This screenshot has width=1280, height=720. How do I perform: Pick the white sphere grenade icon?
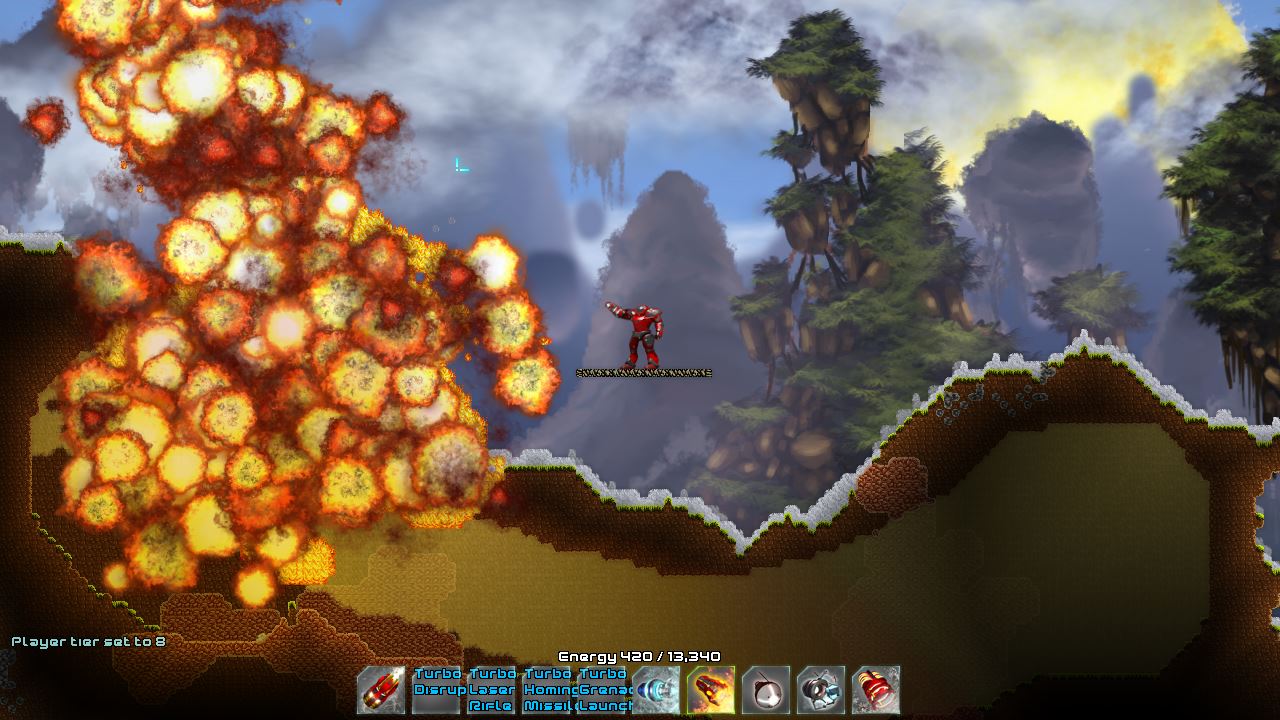(x=765, y=692)
